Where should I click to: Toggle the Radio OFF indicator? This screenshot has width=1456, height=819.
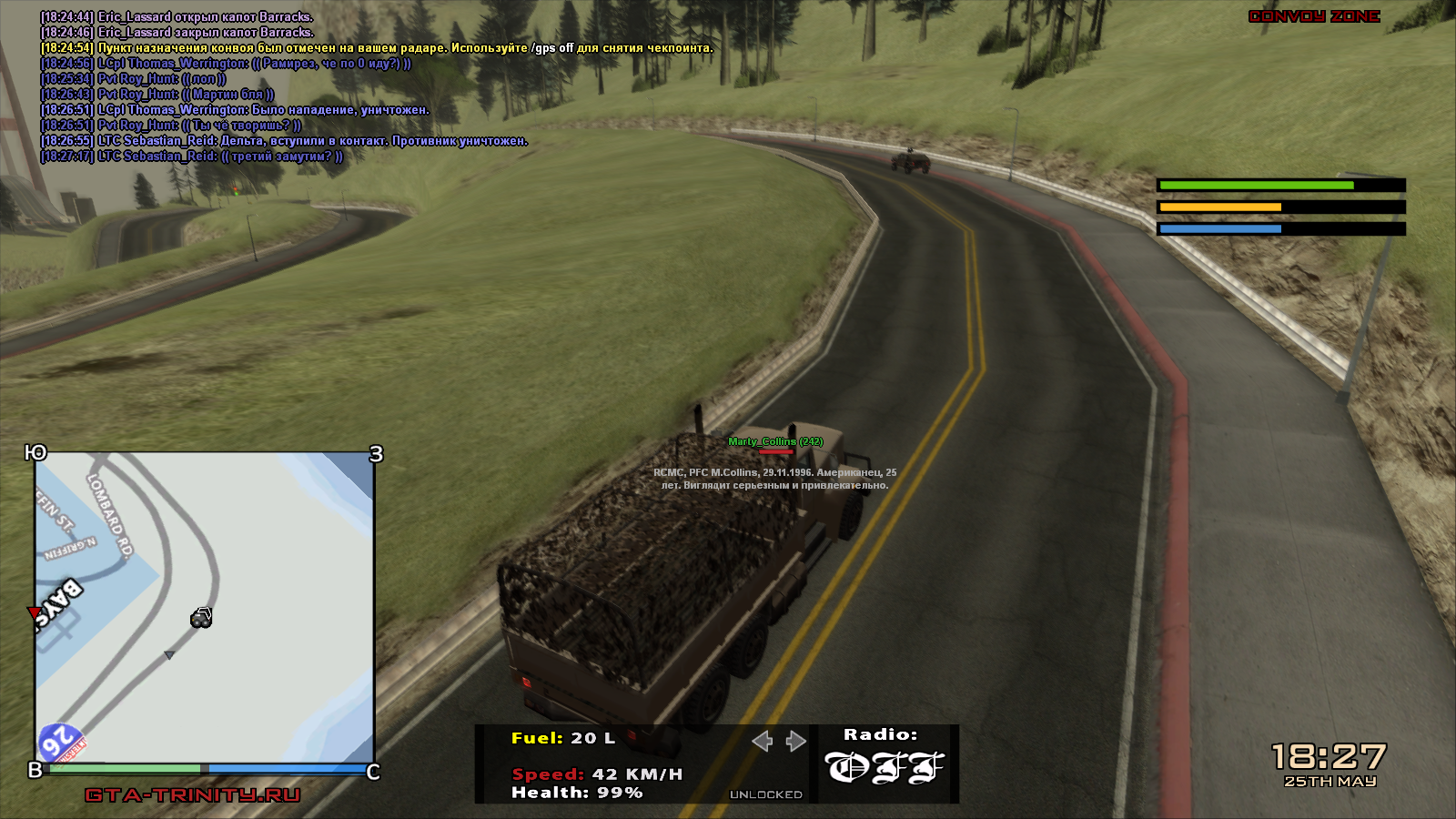pyautogui.click(x=885, y=767)
